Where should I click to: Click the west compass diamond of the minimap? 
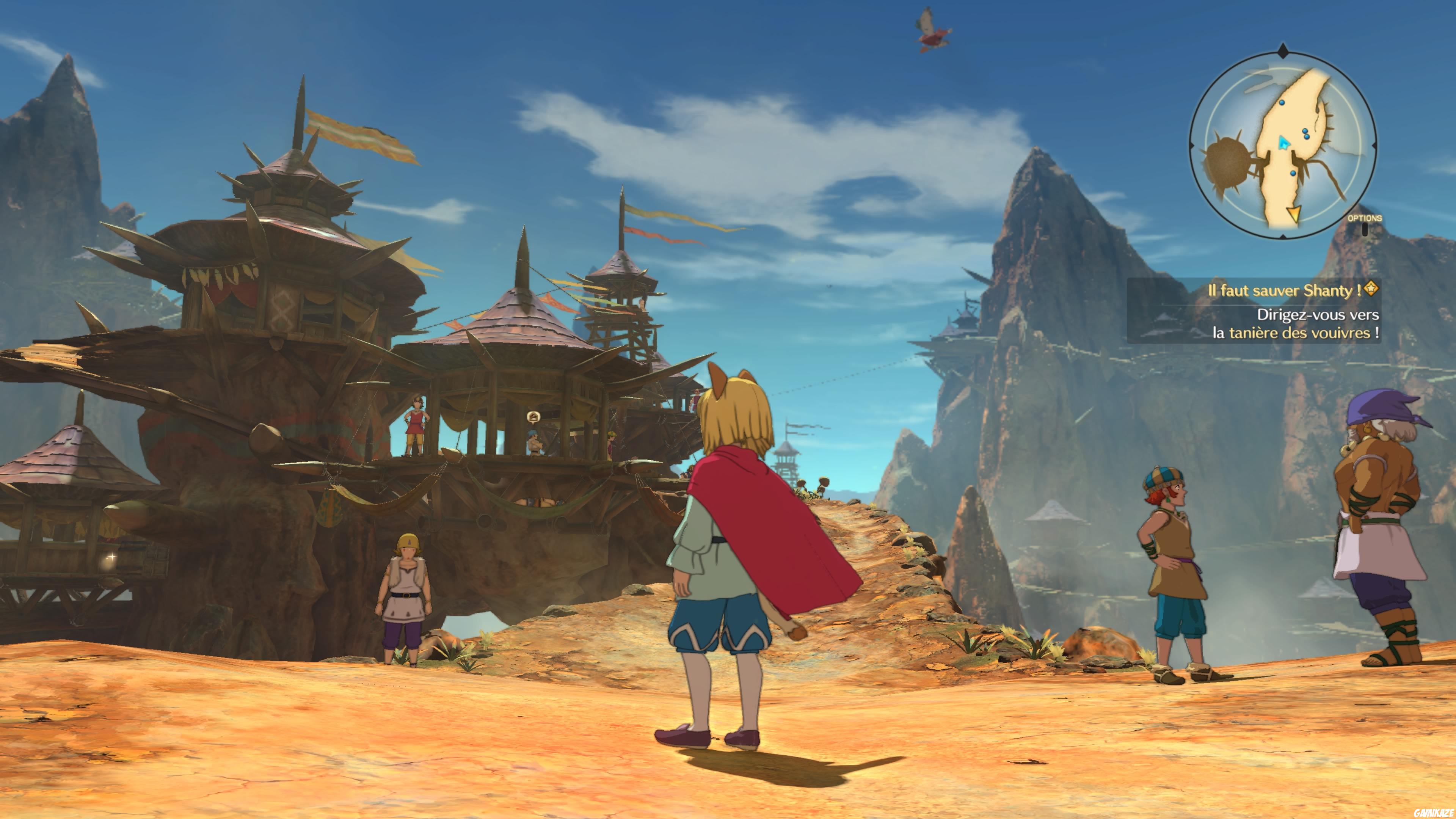(x=1192, y=145)
